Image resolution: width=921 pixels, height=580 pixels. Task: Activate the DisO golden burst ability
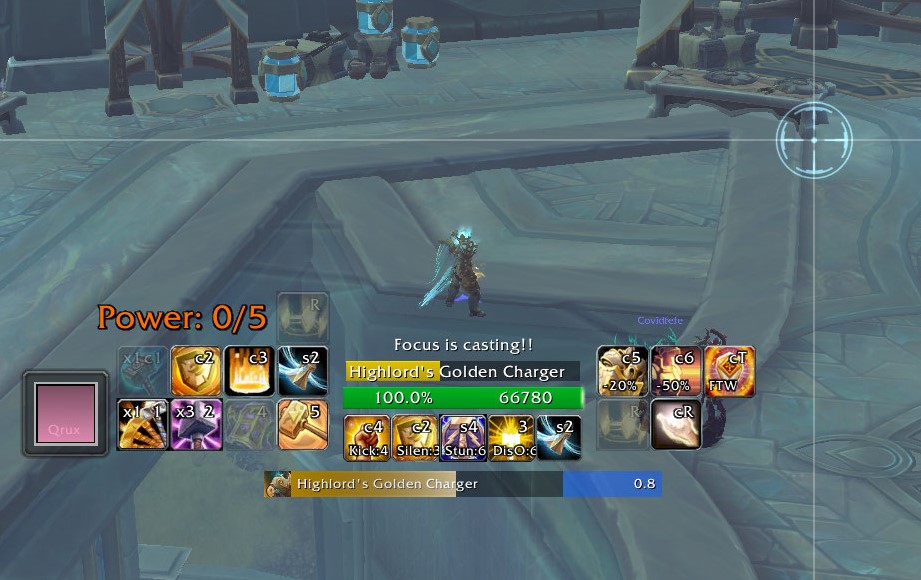pyautogui.click(x=510, y=438)
